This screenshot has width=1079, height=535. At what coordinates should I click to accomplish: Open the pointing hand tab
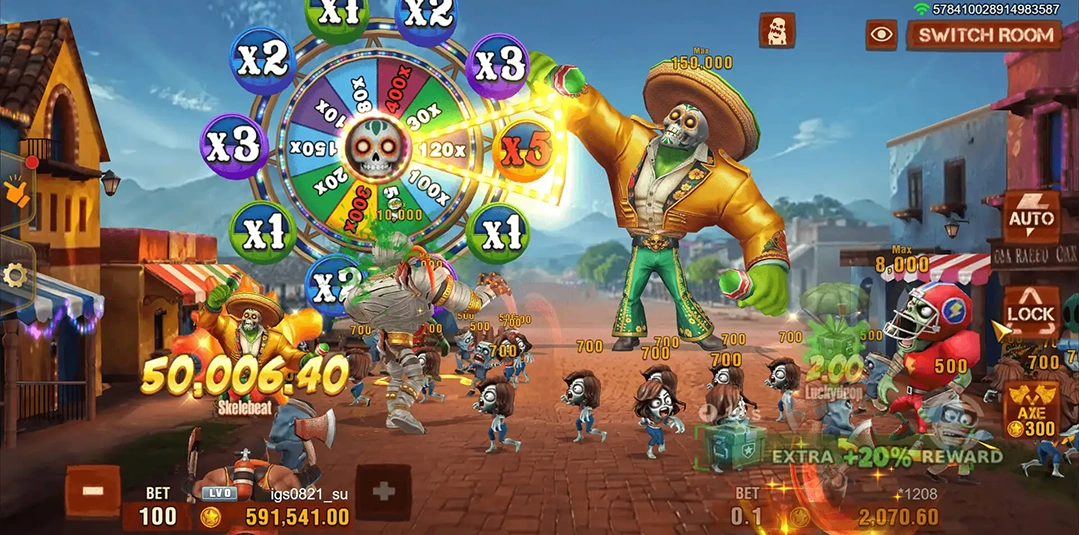coord(17,188)
